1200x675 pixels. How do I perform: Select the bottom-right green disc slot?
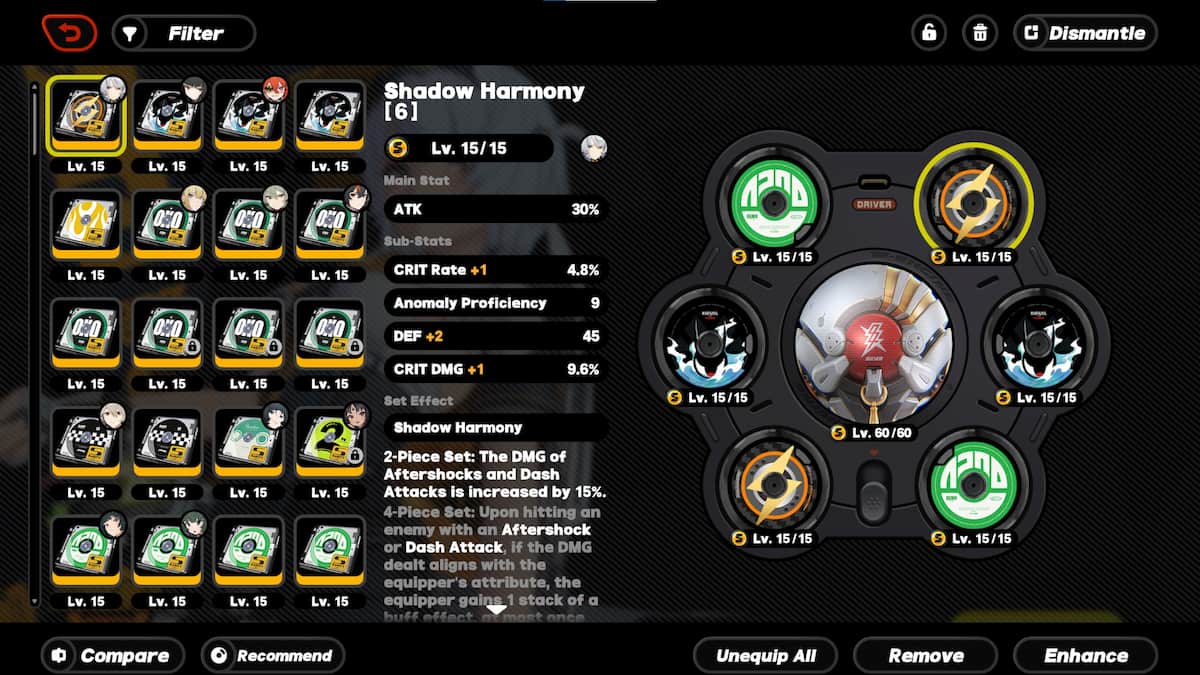coord(972,484)
